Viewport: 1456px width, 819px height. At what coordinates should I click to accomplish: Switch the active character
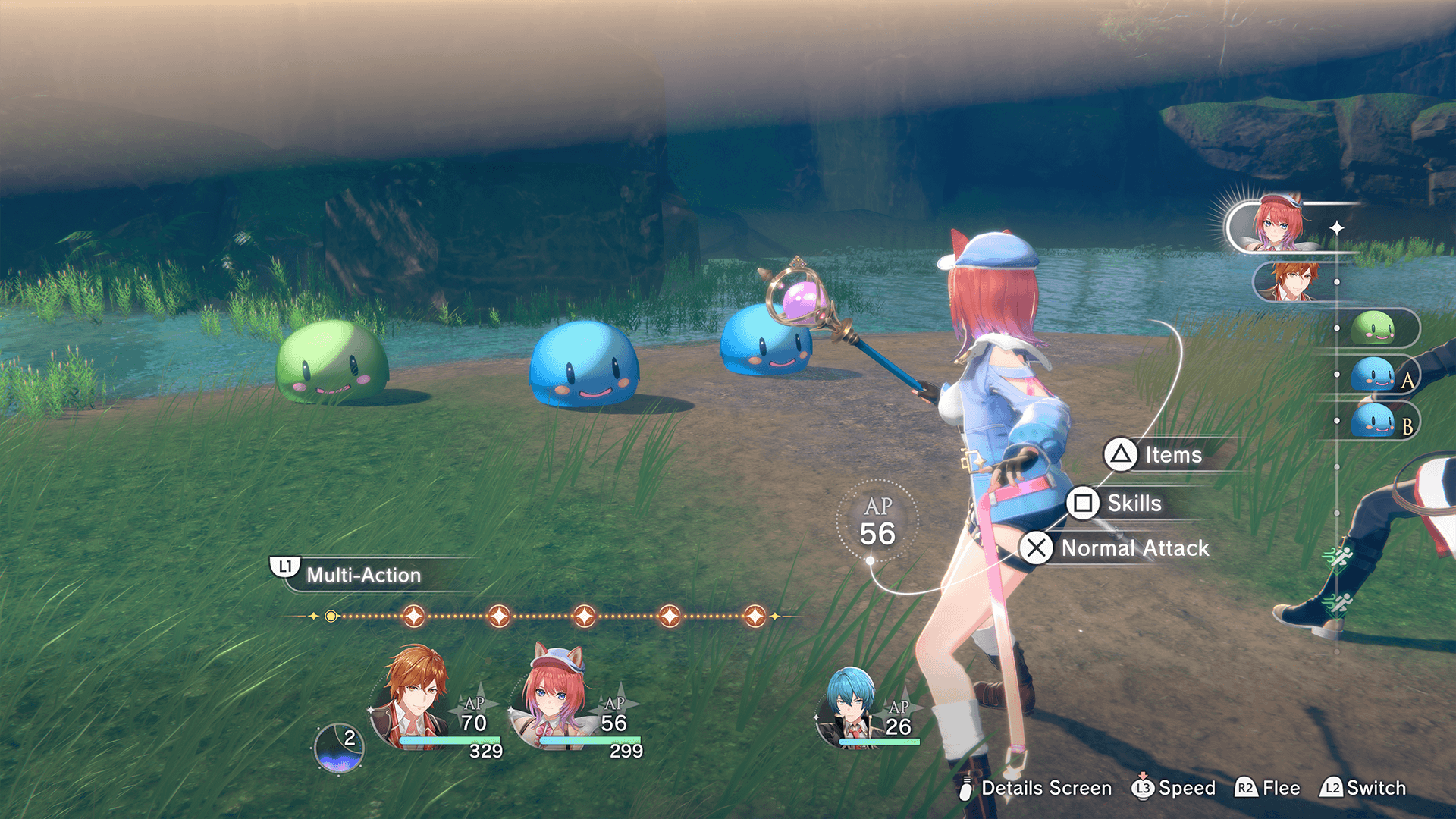1363,788
